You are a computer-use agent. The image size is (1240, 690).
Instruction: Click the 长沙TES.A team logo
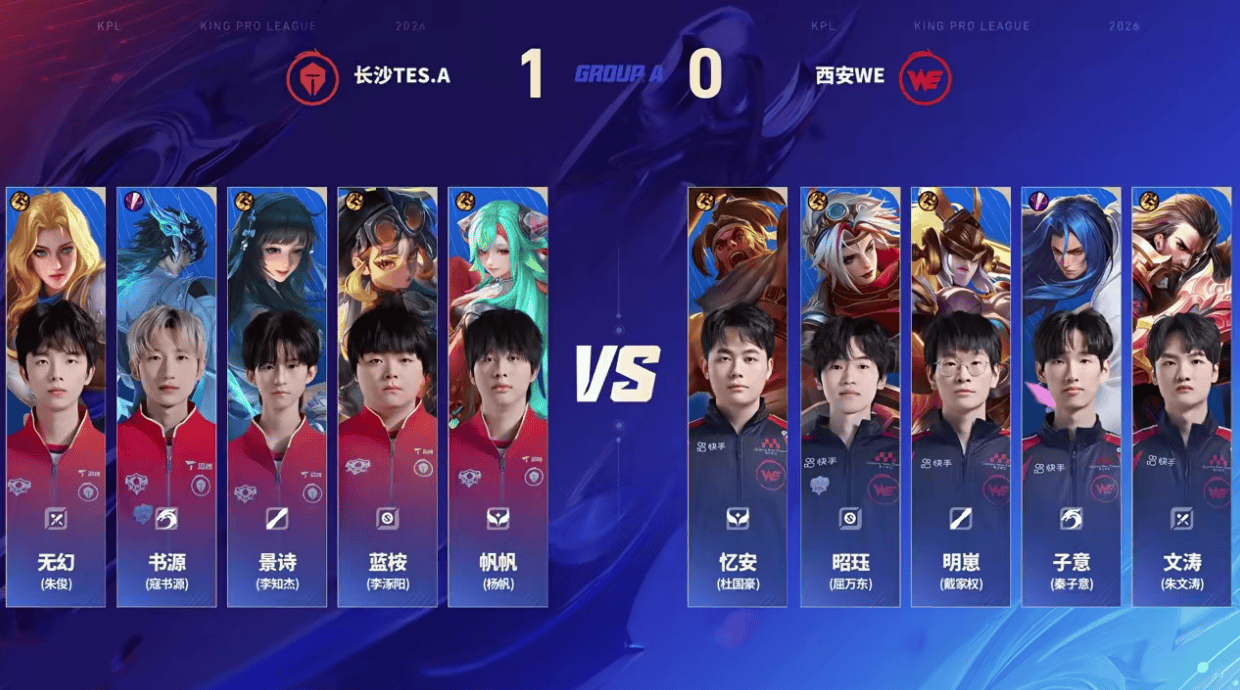click(x=313, y=77)
